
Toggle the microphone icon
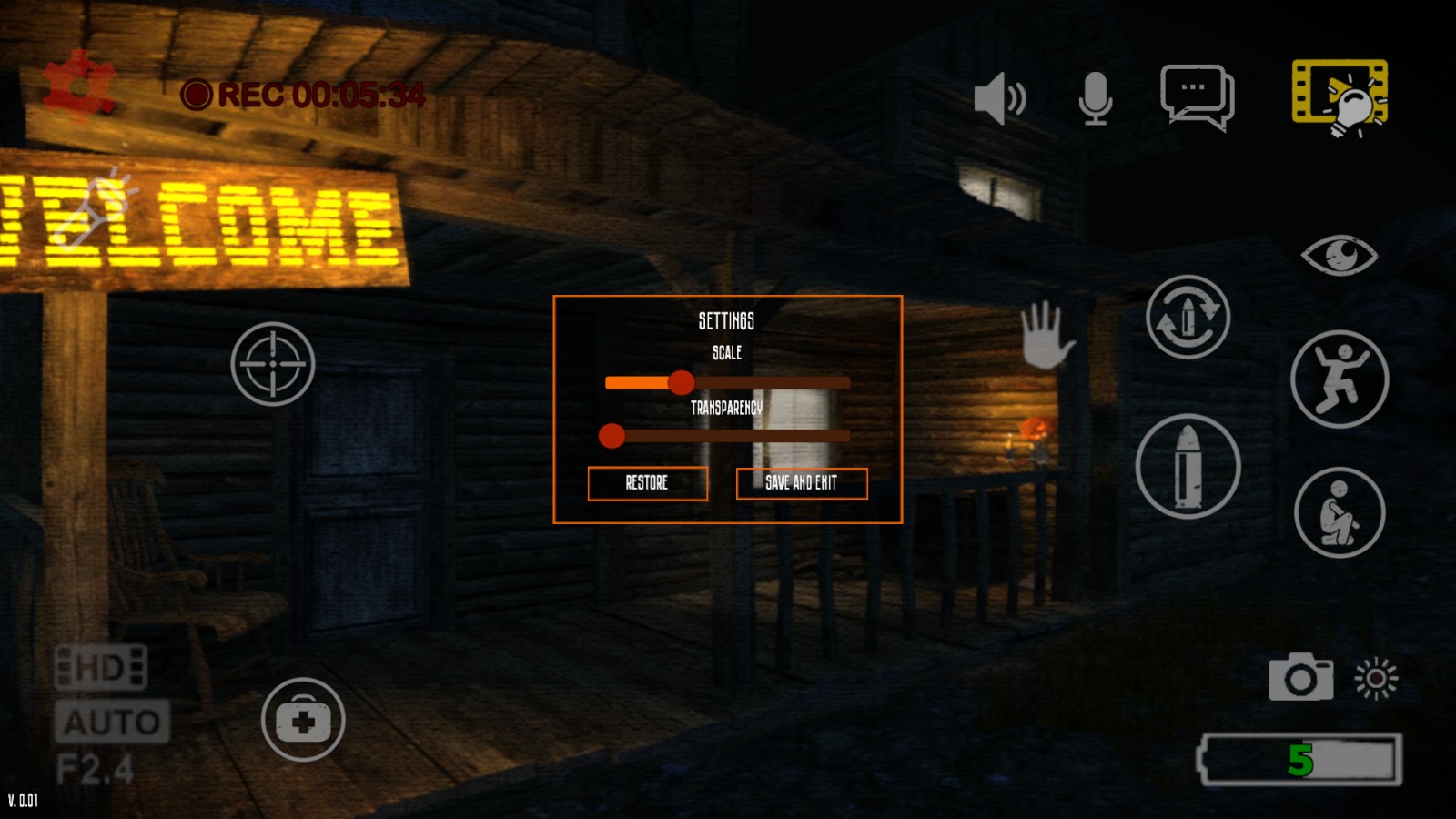click(1096, 97)
